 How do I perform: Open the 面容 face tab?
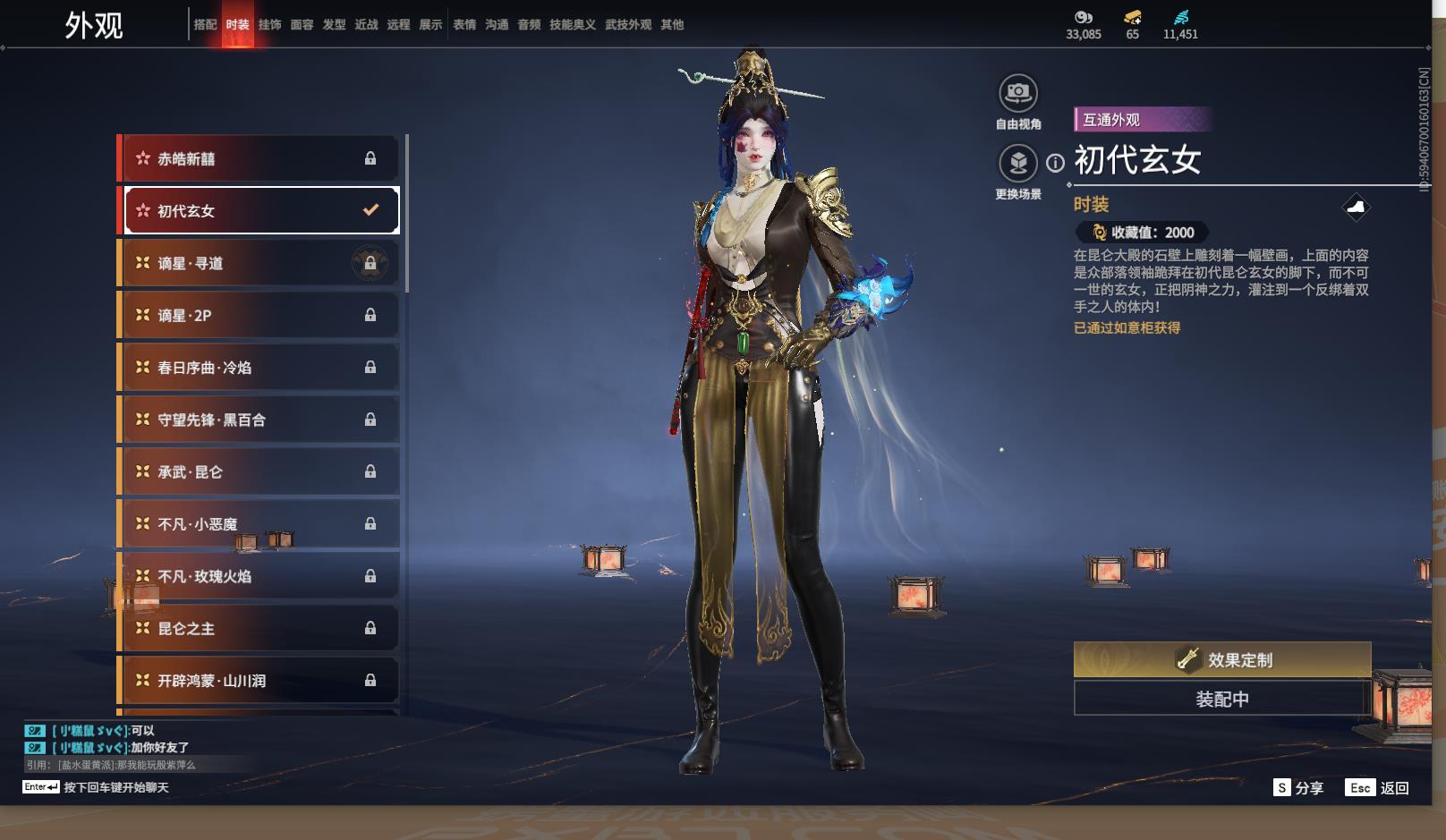(302, 25)
